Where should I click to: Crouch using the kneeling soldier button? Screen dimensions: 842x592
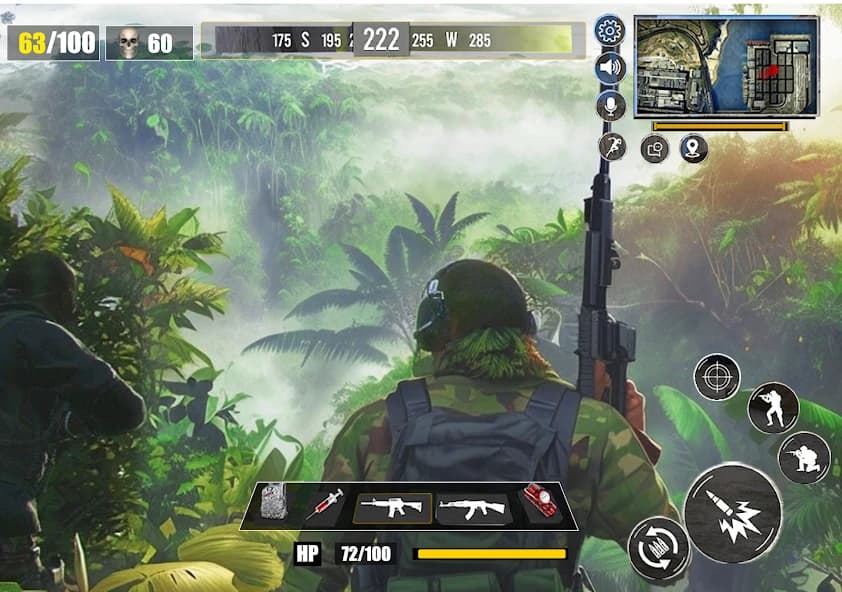pyautogui.click(x=804, y=457)
